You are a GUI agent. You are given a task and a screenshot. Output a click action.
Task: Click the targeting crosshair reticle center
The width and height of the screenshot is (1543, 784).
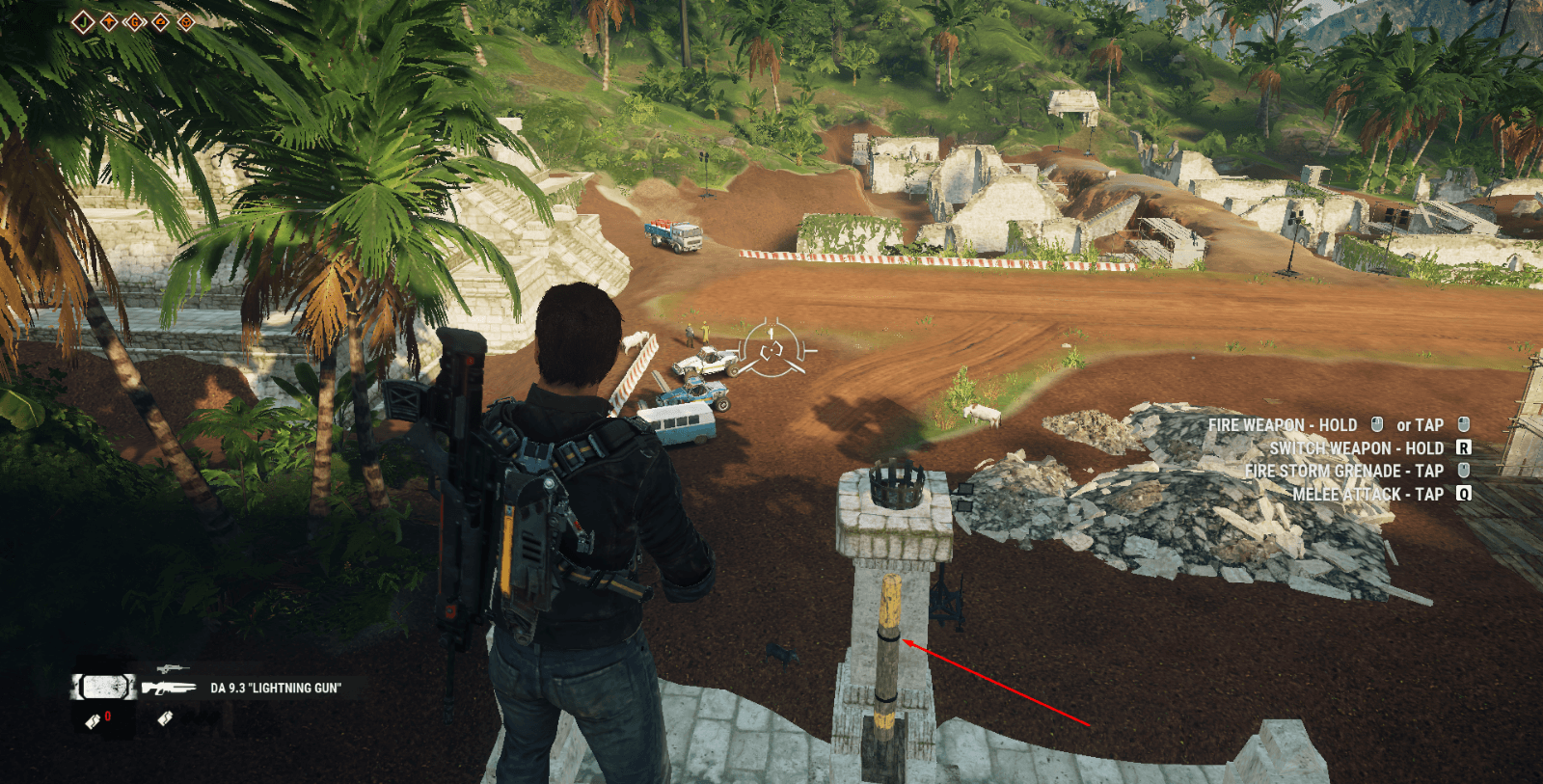click(x=772, y=350)
